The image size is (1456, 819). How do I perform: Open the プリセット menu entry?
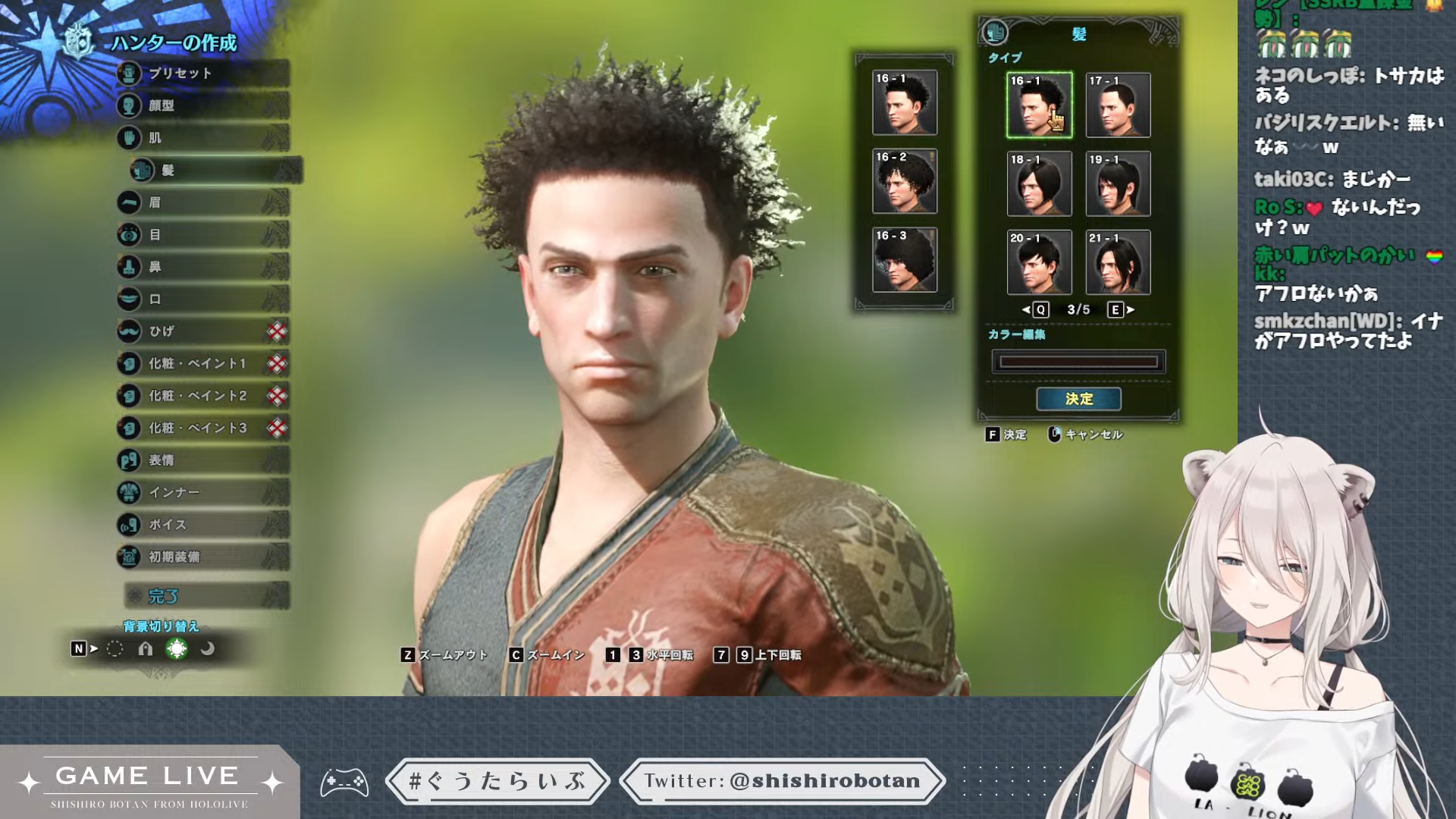click(x=202, y=74)
